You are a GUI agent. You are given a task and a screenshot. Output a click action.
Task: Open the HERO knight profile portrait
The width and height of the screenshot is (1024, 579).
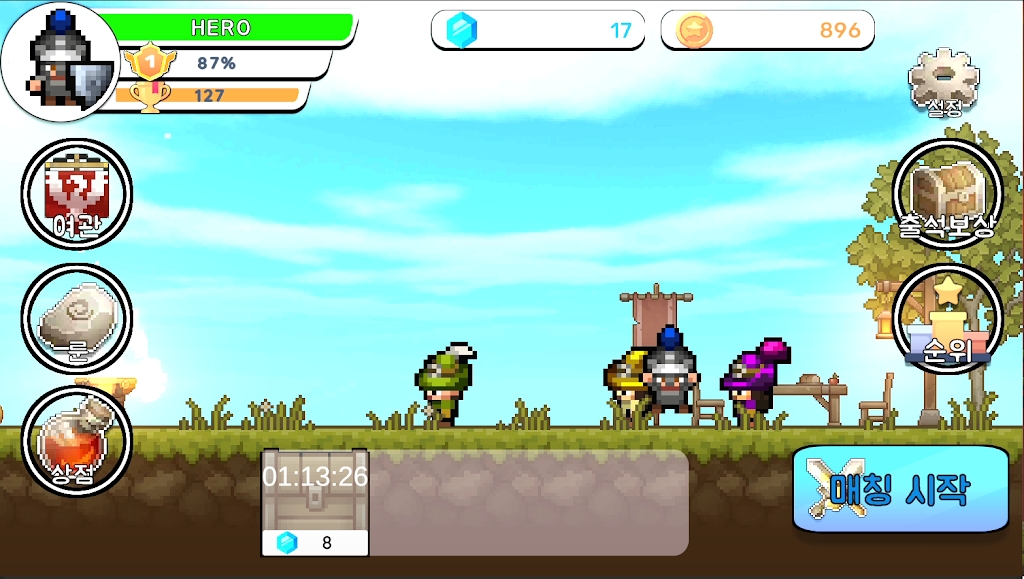(60, 62)
